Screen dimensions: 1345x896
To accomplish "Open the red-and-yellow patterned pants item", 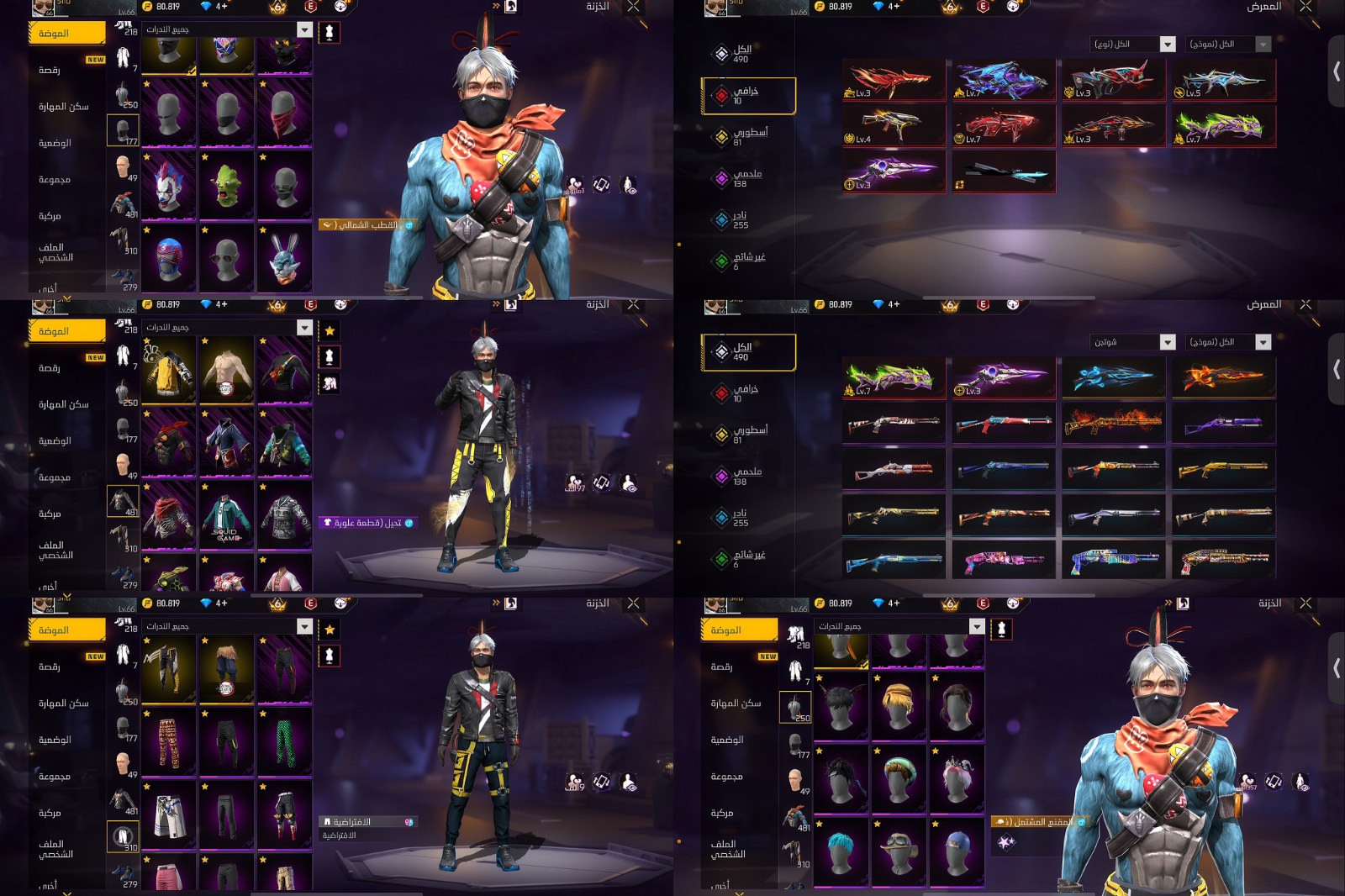I will (168, 741).
